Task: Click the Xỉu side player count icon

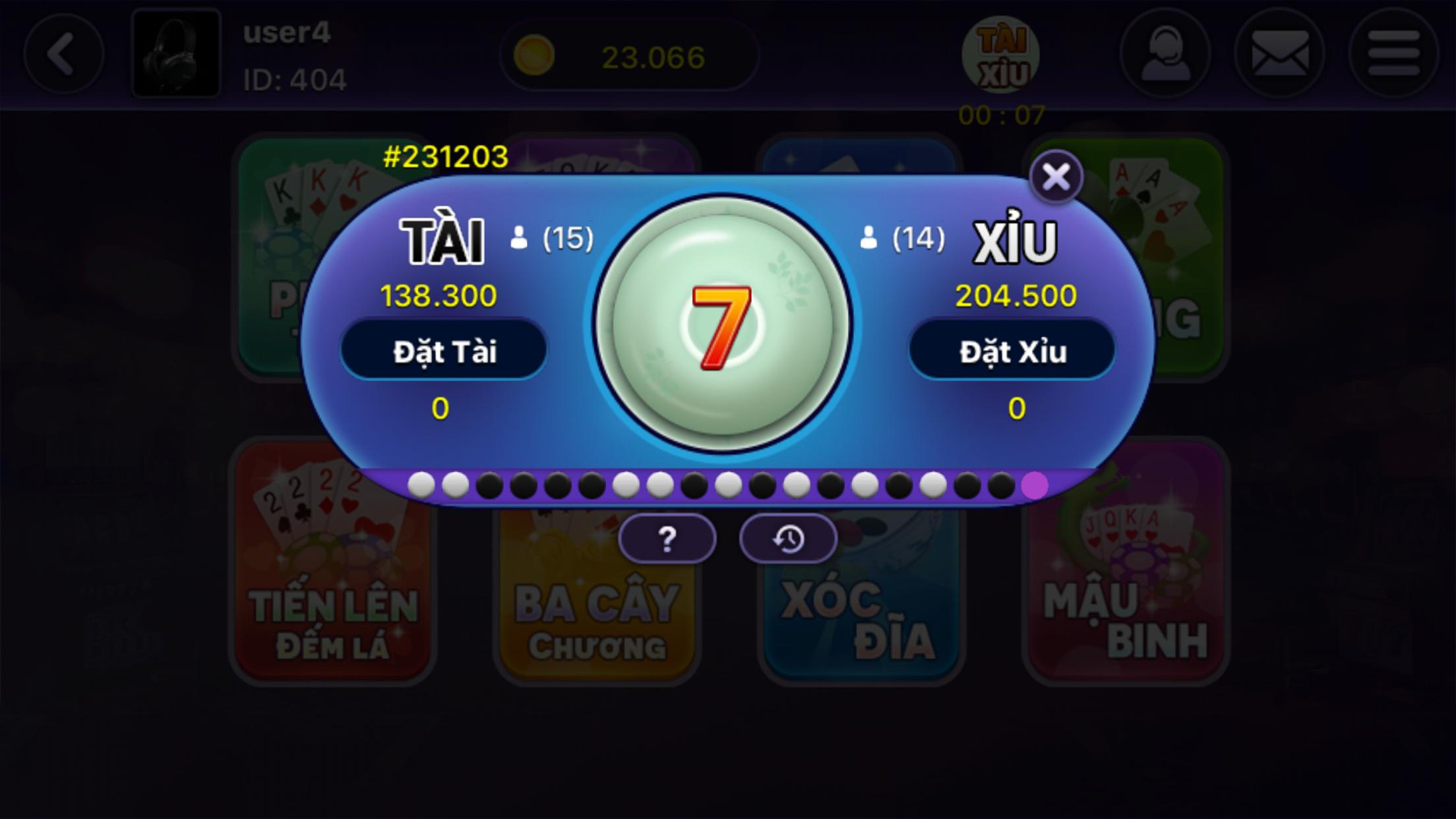Action: tap(869, 239)
